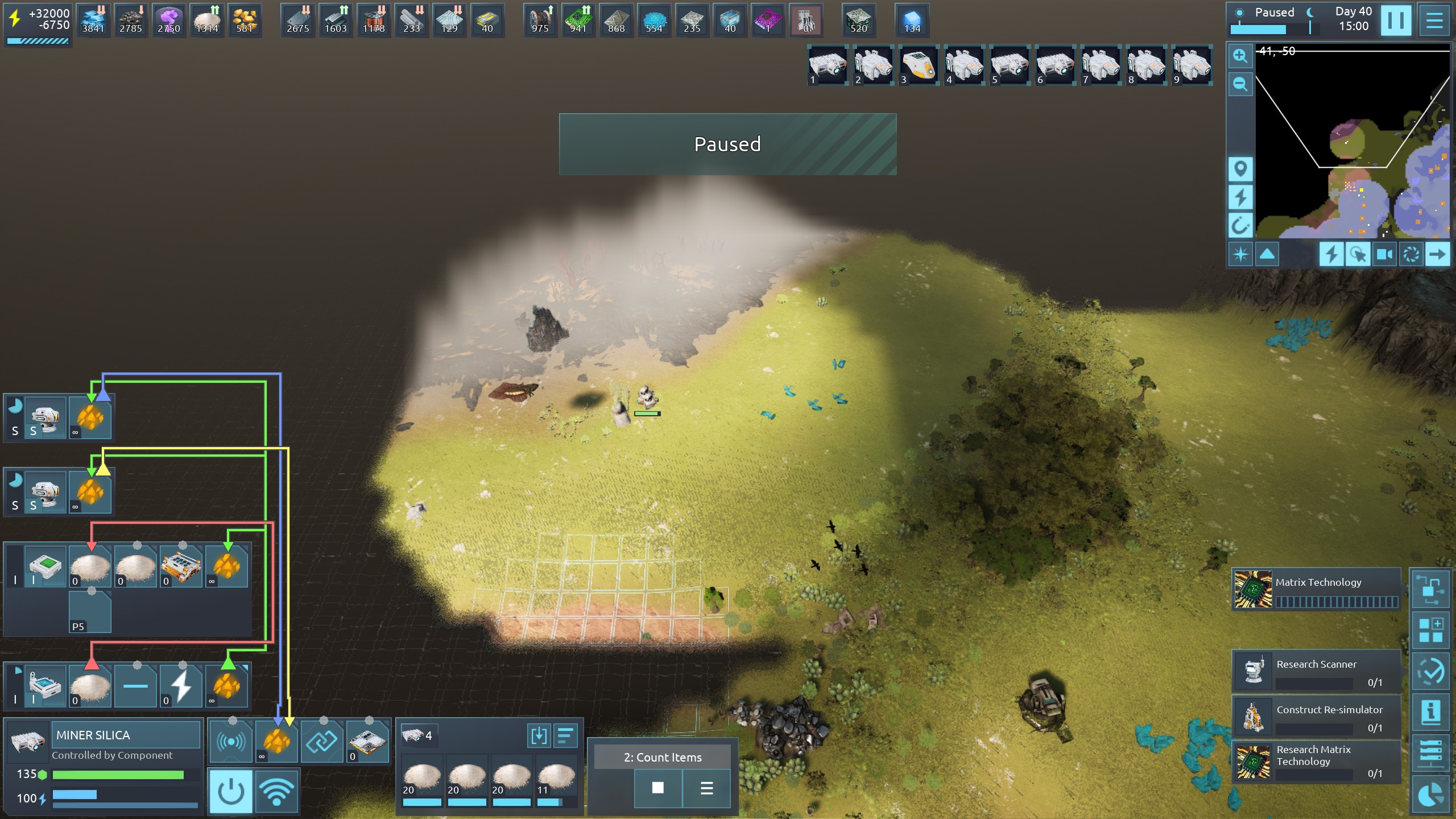Toggle the unit's wifi network button
This screenshot has width=1456, height=819.
[277, 791]
